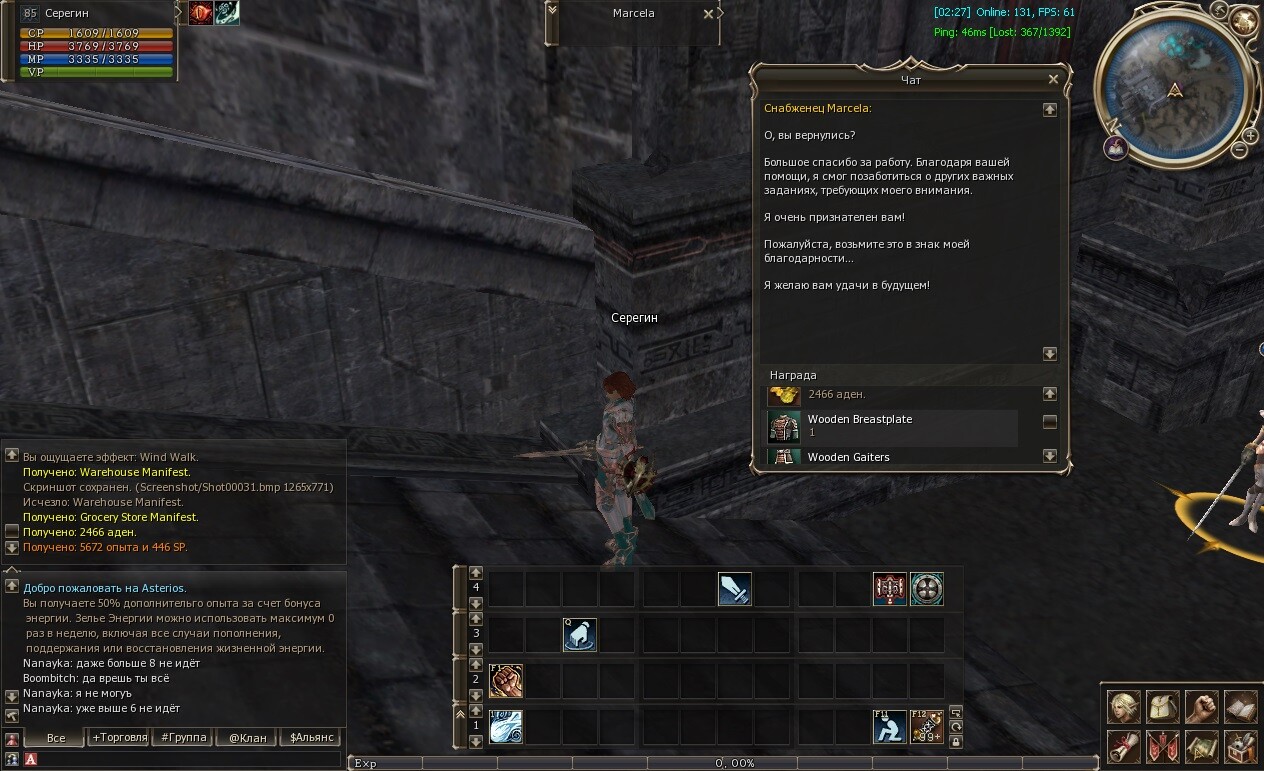Activate the fist skill on F1
The width and height of the screenshot is (1264, 771).
(506, 681)
